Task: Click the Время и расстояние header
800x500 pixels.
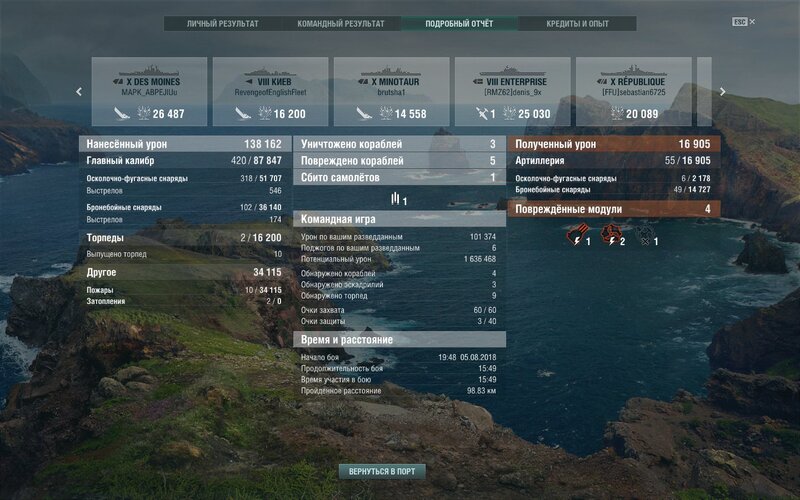Action: (x=399, y=340)
